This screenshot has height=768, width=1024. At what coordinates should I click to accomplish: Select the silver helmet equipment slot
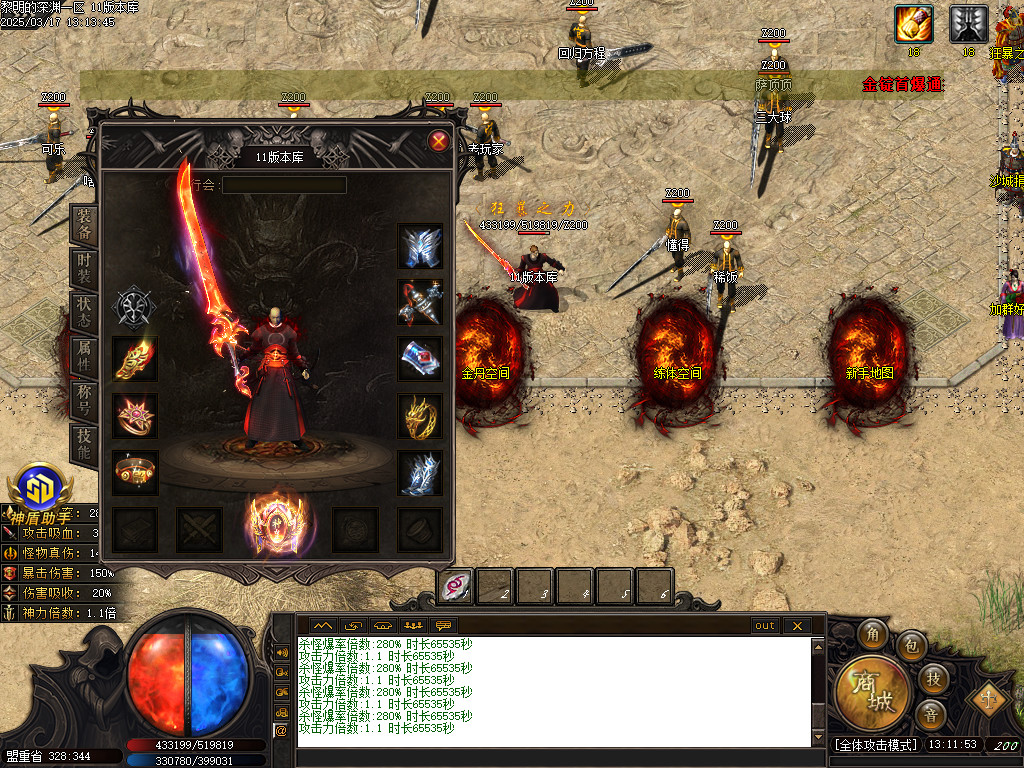421,246
